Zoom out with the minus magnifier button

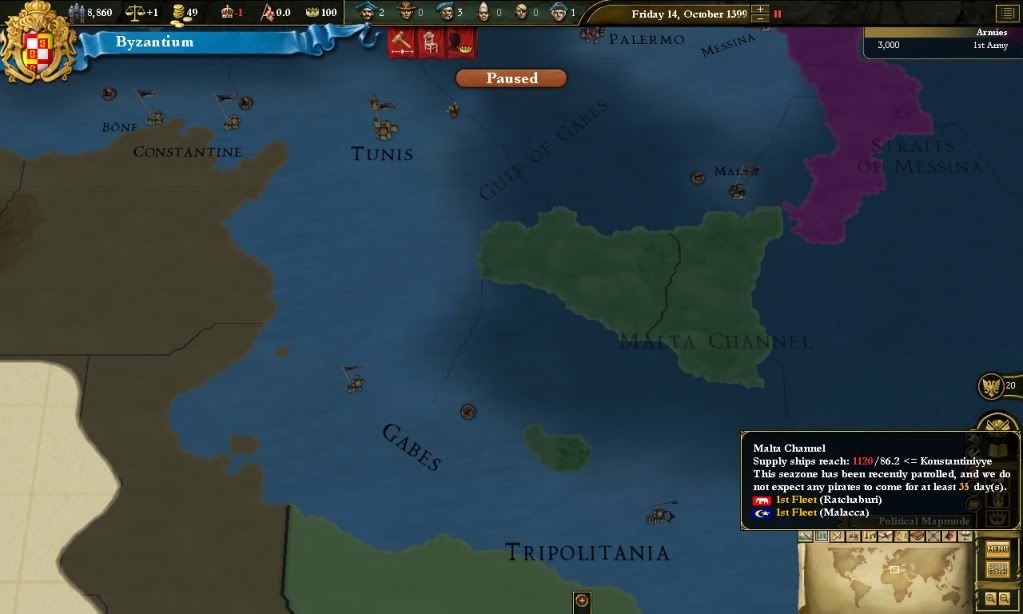[1004, 598]
